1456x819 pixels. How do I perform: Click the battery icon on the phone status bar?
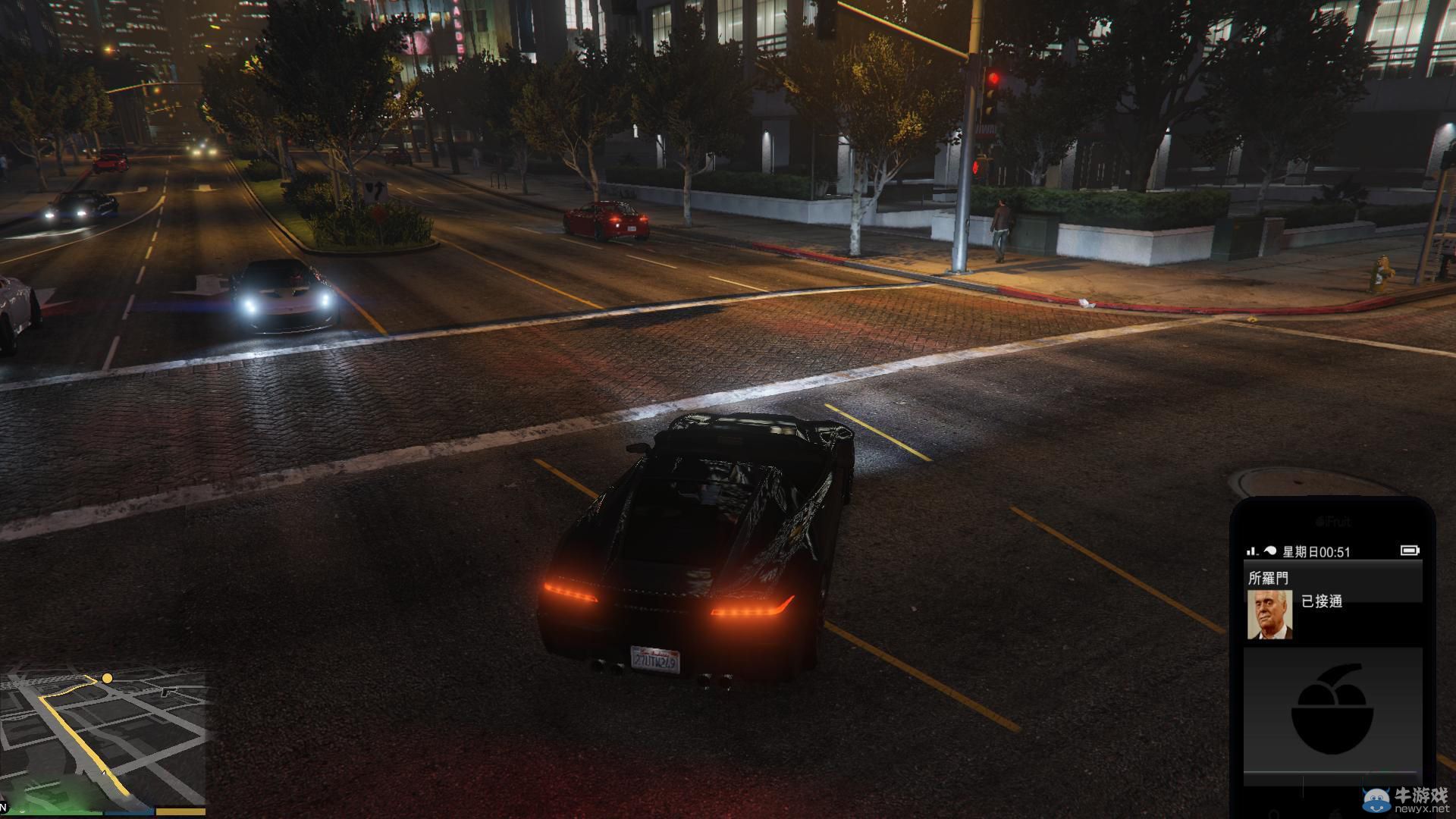click(1410, 551)
